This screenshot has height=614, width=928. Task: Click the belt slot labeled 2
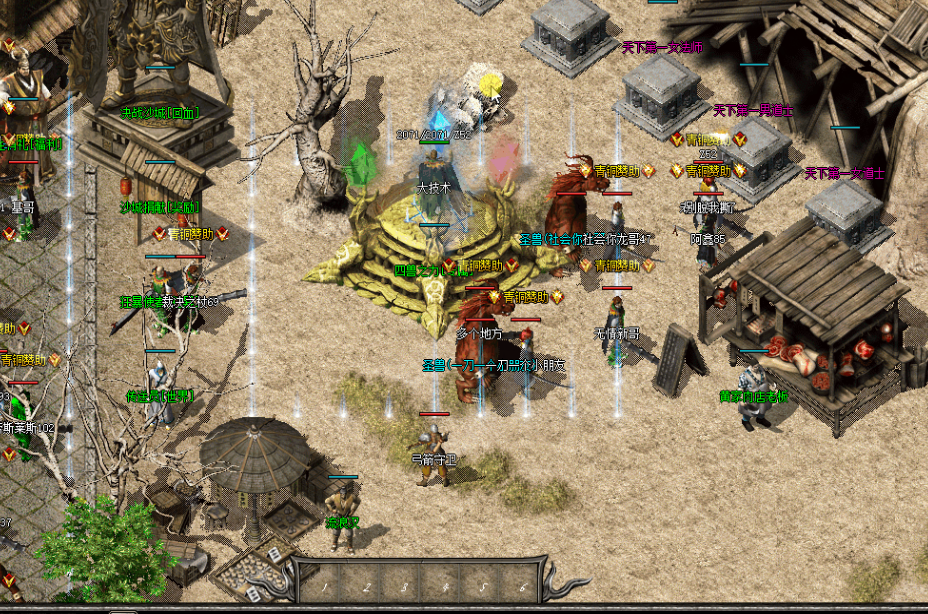364,583
